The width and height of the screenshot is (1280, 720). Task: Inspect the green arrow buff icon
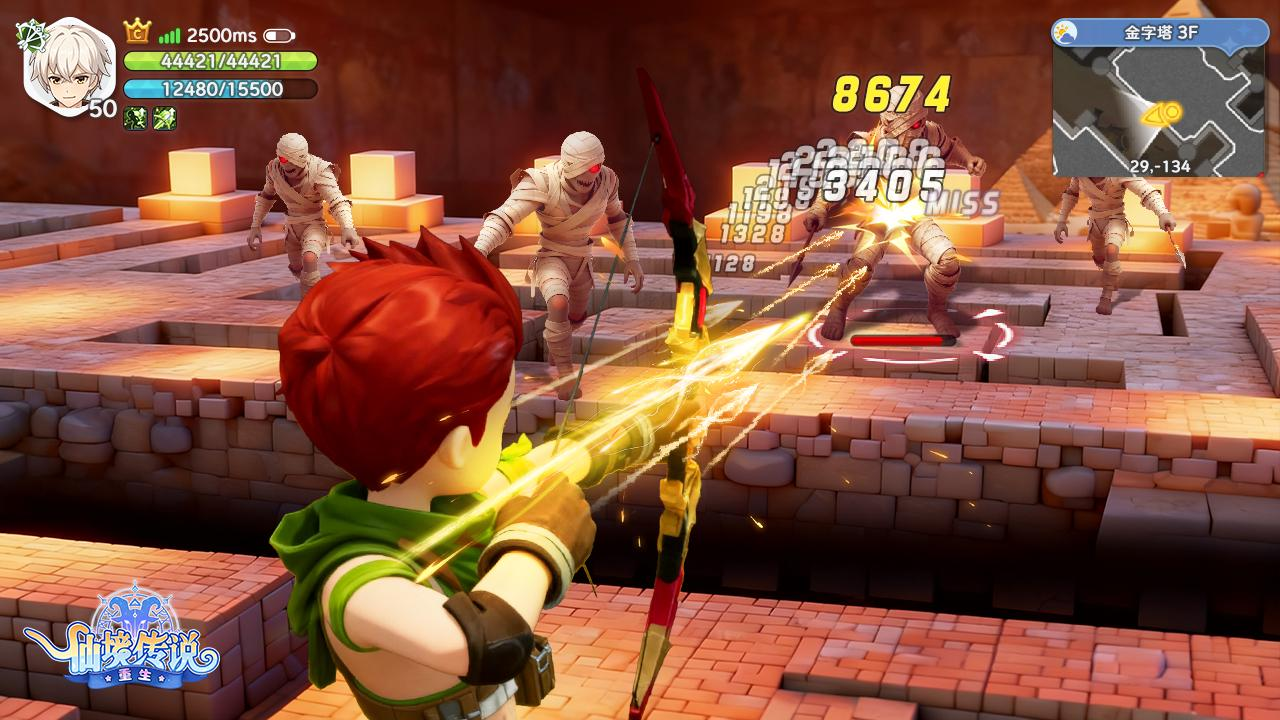click(165, 119)
